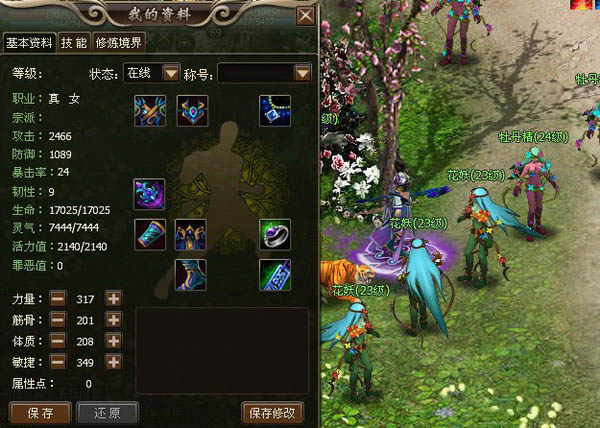The height and width of the screenshot is (428, 600).
Task: Decrease 筋骨 with its minus button
Action: click(x=58, y=320)
